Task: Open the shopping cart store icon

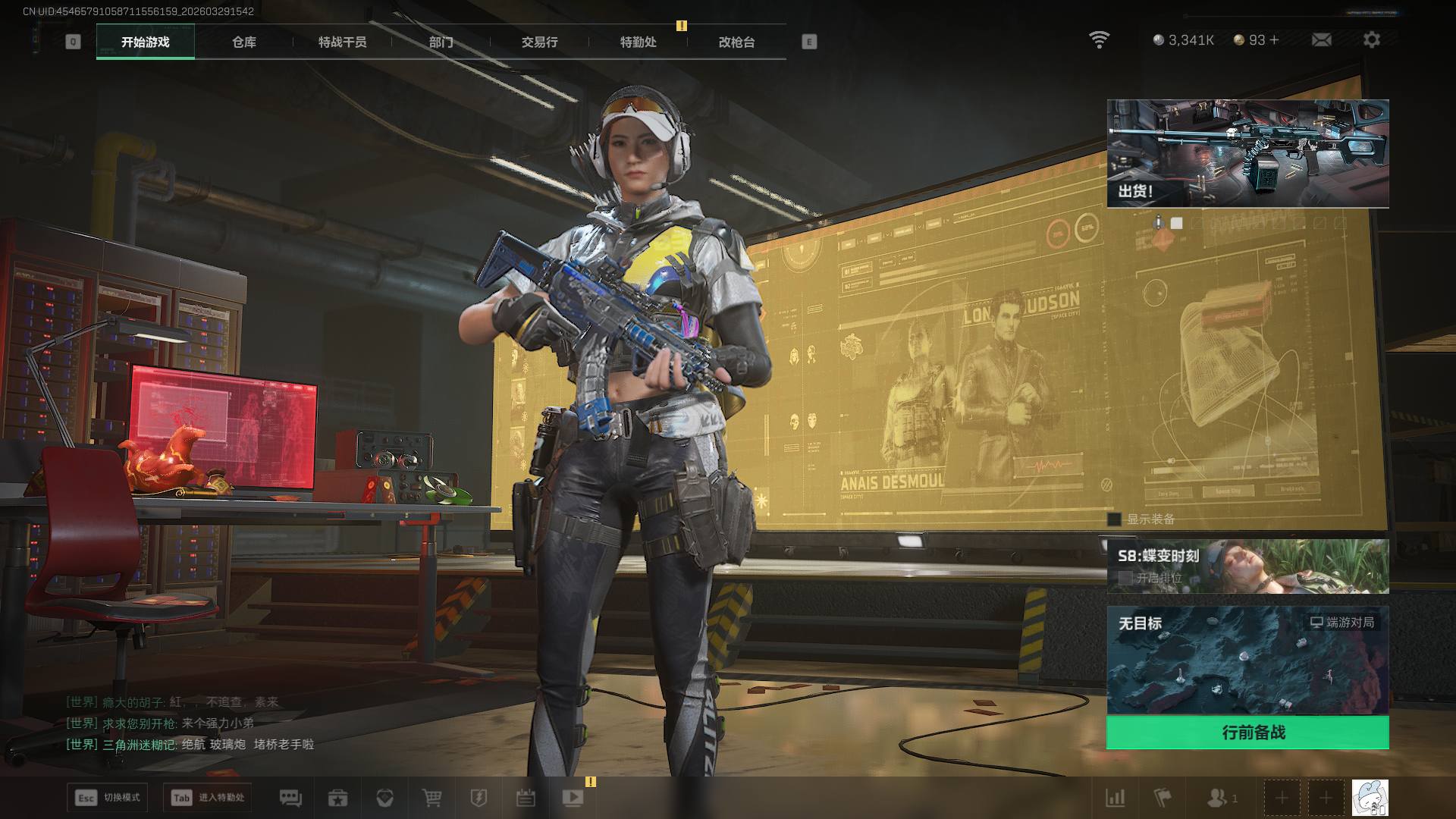Action: coord(431,798)
